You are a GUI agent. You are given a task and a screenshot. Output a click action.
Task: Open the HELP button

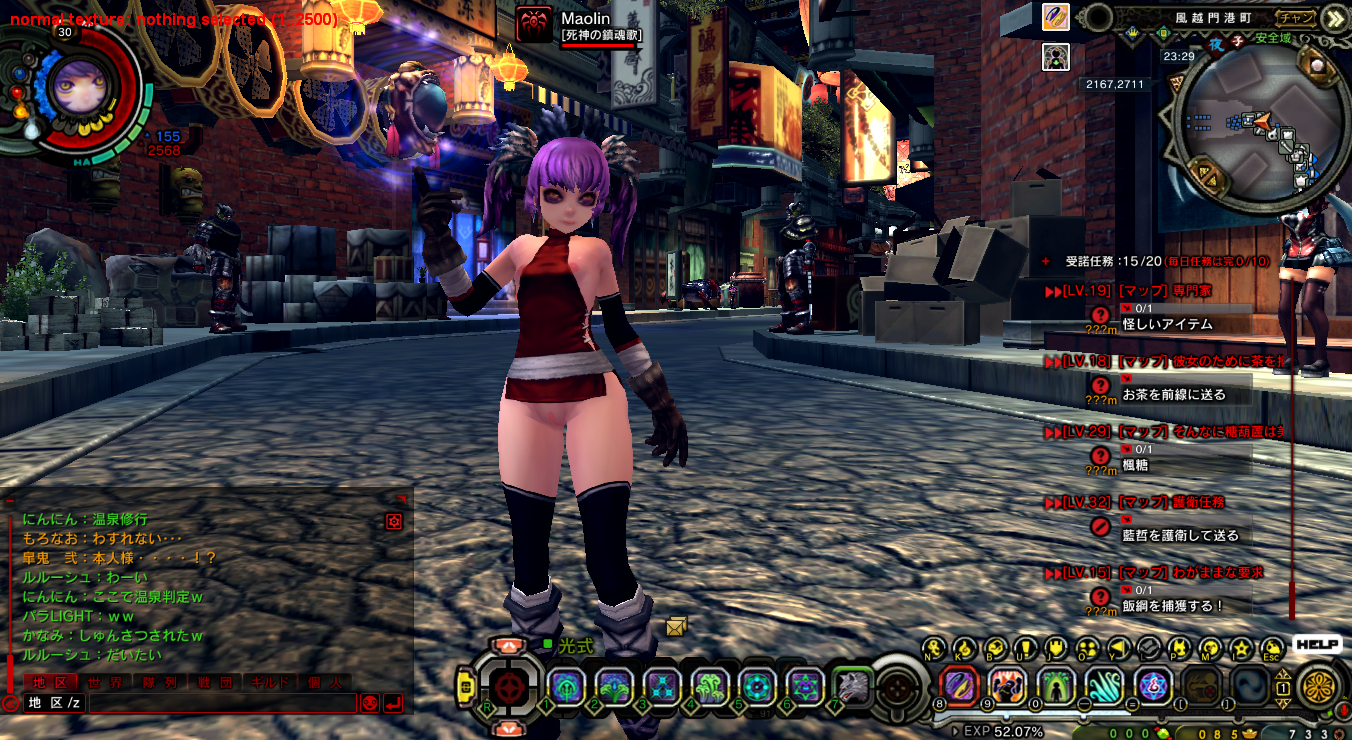pyautogui.click(x=1317, y=645)
